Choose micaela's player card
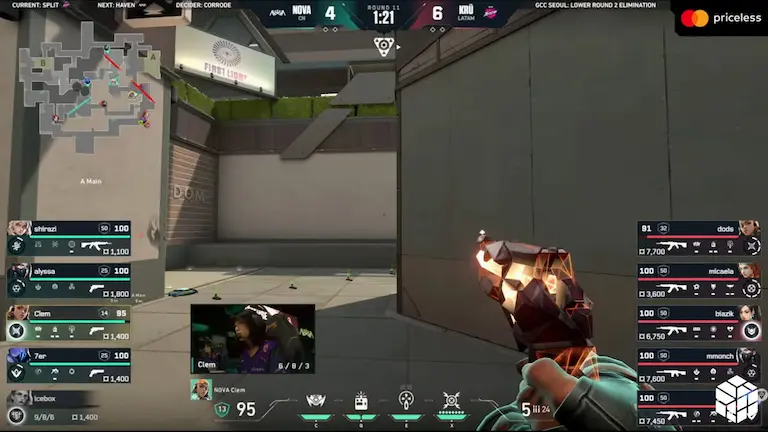This screenshot has width=768, height=432. click(699, 280)
